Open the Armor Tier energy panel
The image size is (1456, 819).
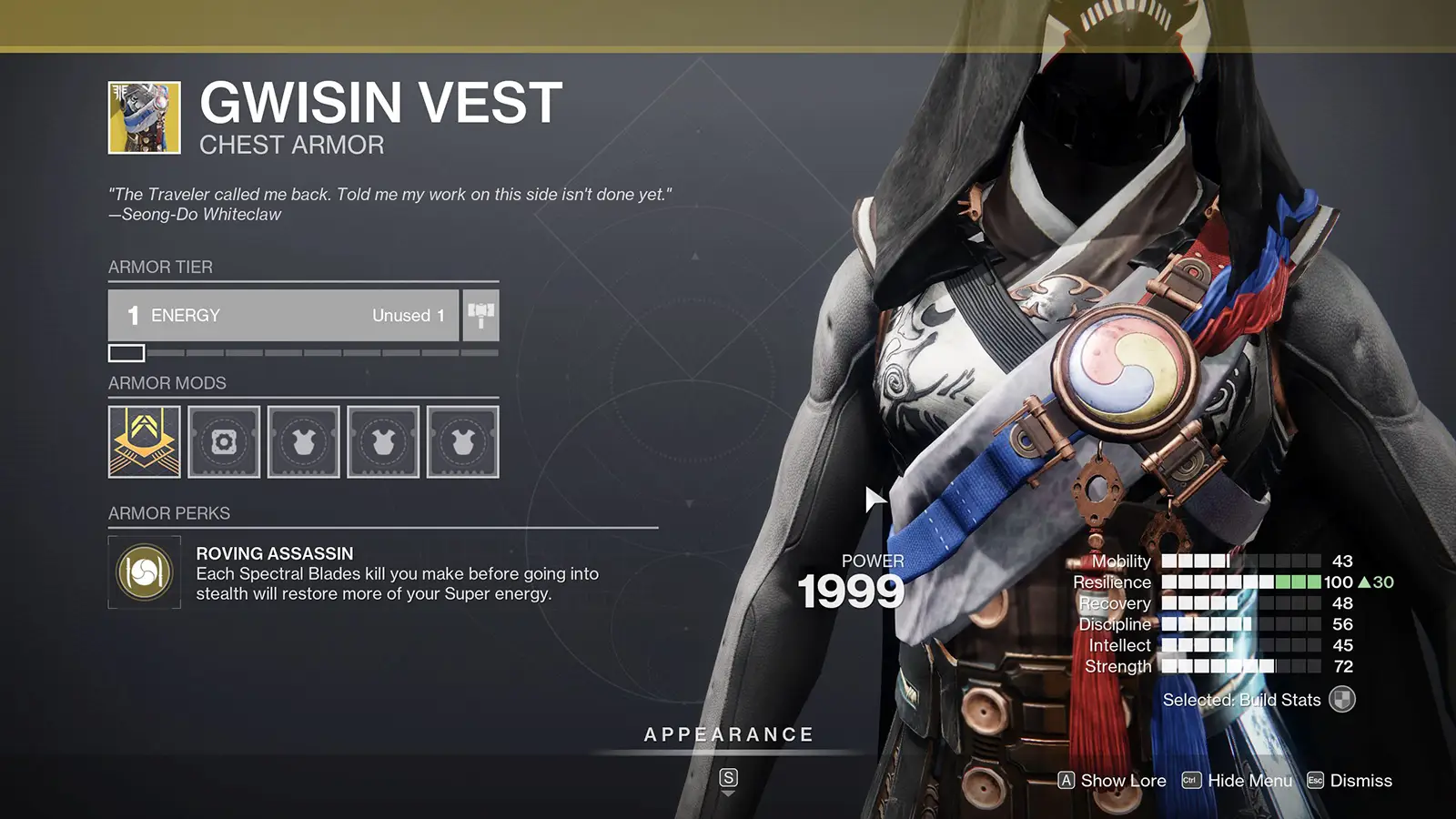[284, 315]
